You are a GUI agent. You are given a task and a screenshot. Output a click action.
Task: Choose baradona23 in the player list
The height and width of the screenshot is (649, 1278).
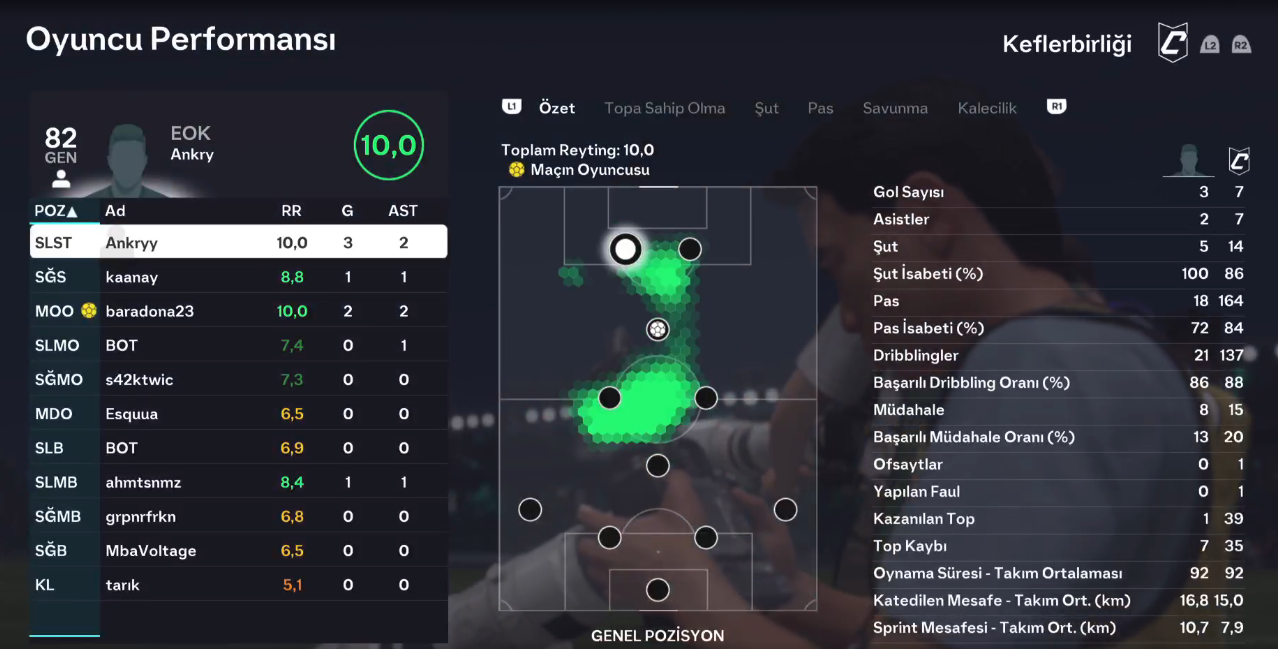click(238, 311)
